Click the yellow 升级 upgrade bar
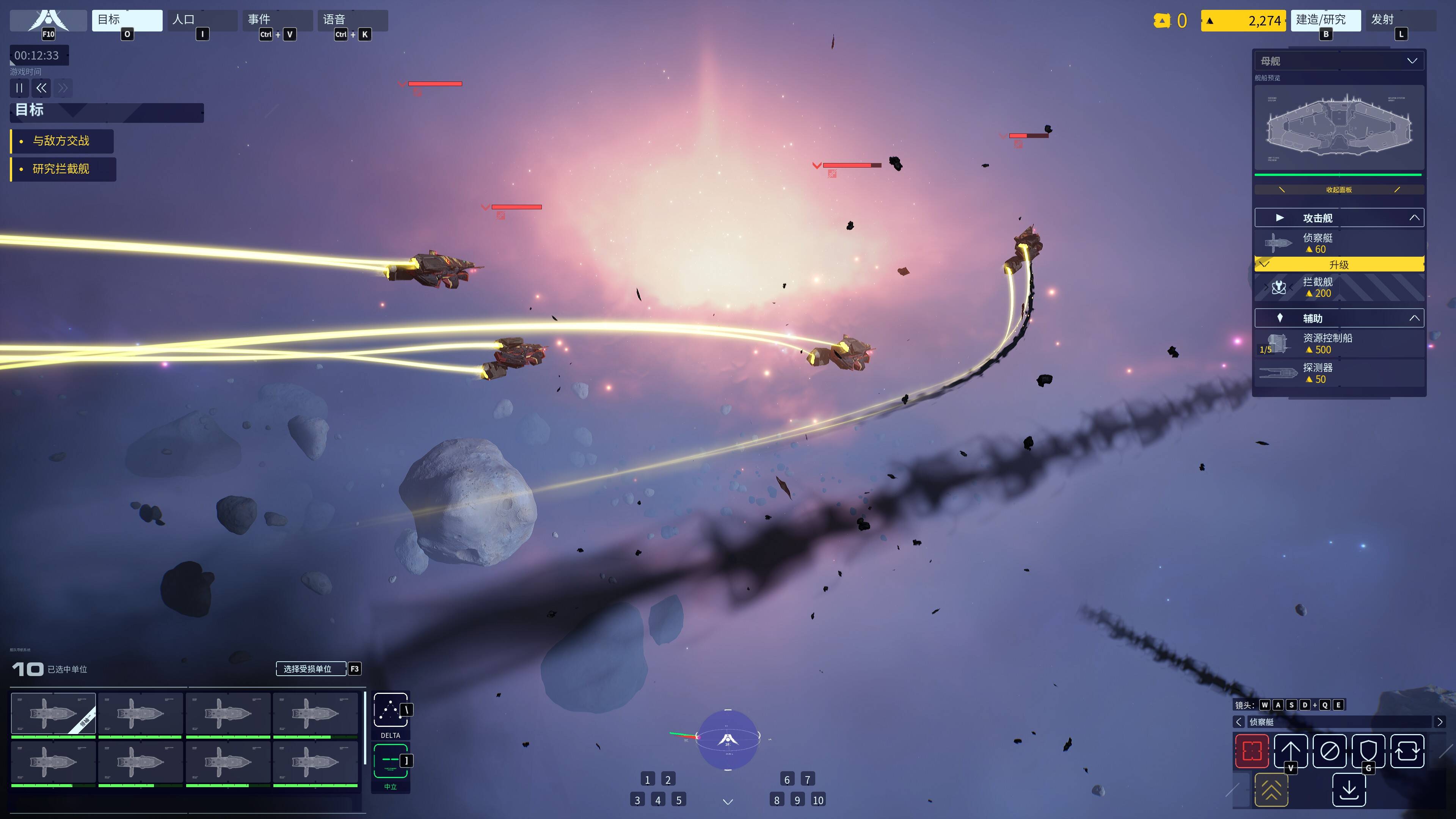The image size is (1456, 819). 1338,265
